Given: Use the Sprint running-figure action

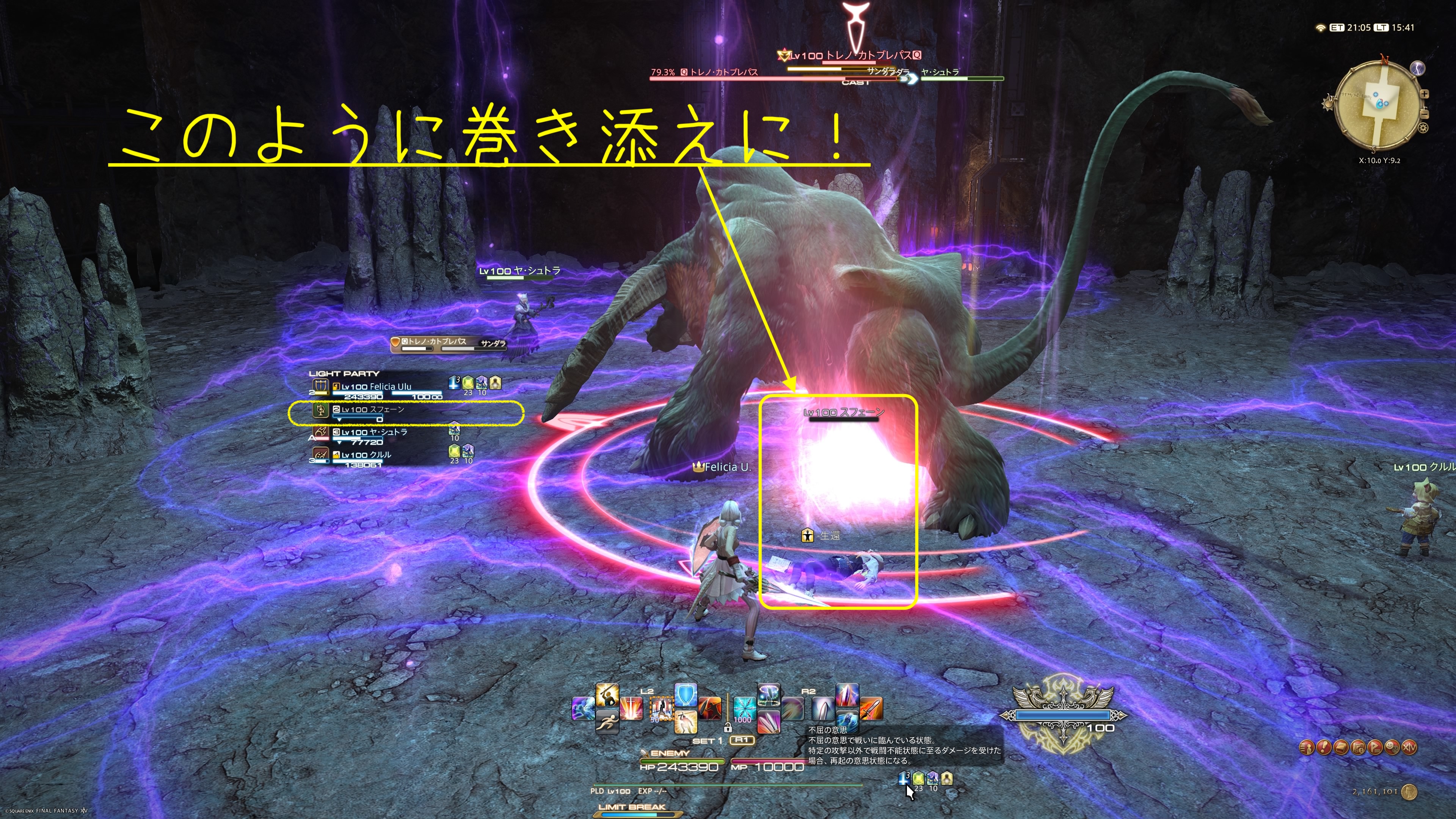Looking at the screenshot, I should pos(607,722).
